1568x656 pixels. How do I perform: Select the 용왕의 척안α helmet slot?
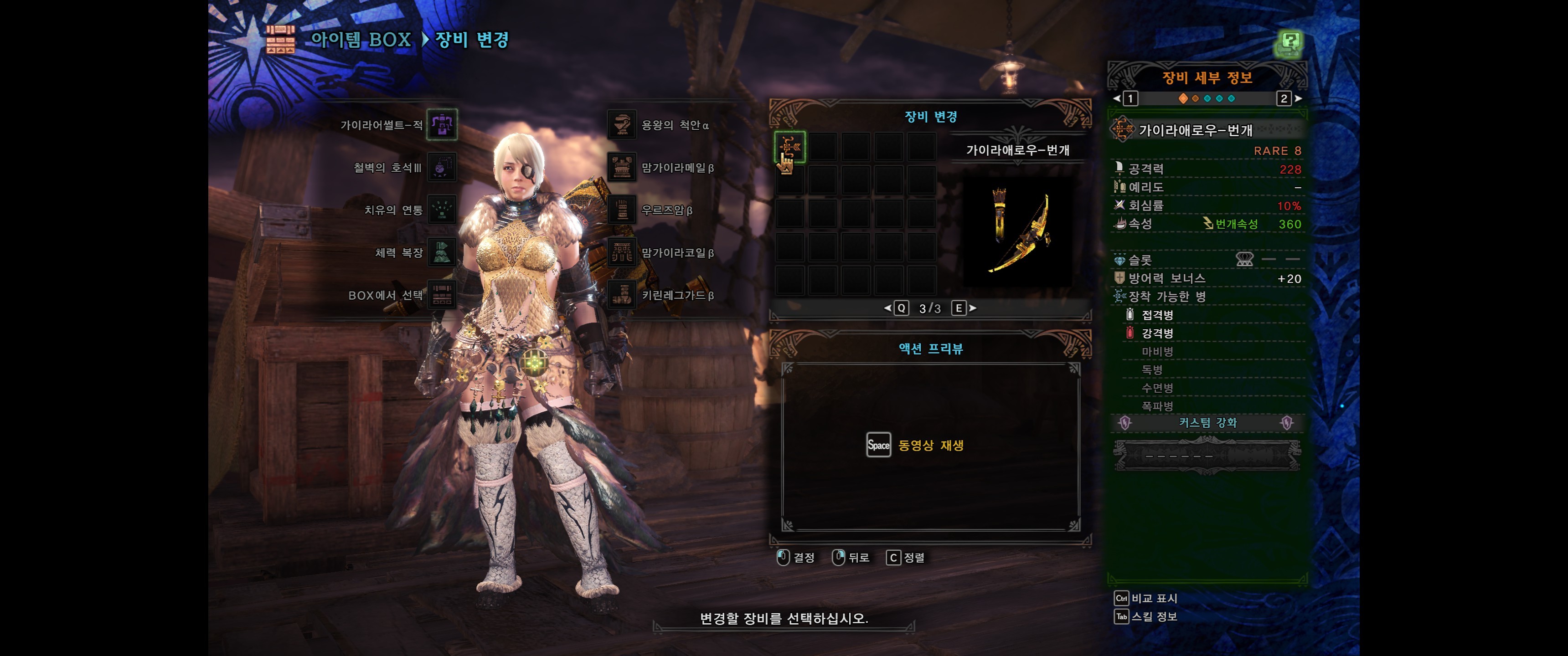(x=621, y=125)
